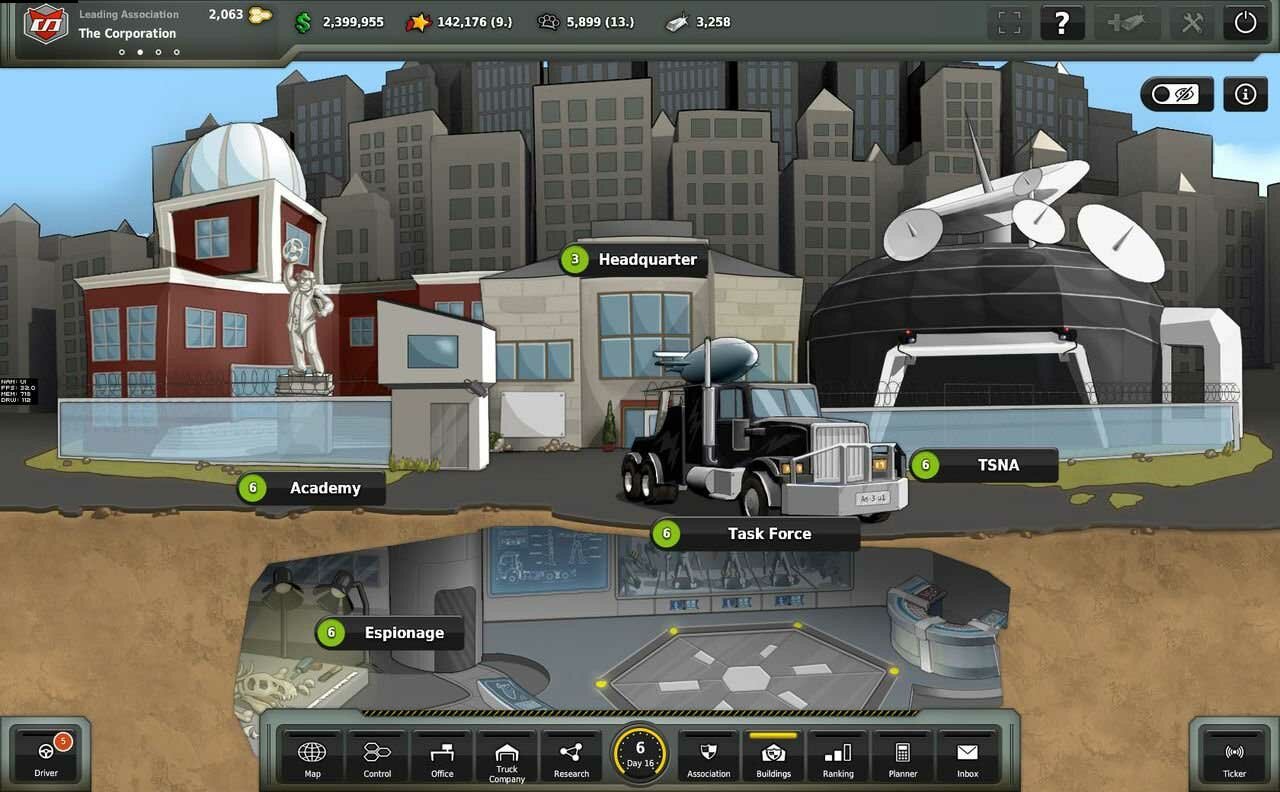Open the question mark help button
The width and height of the screenshot is (1280, 792).
(1062, 23)
